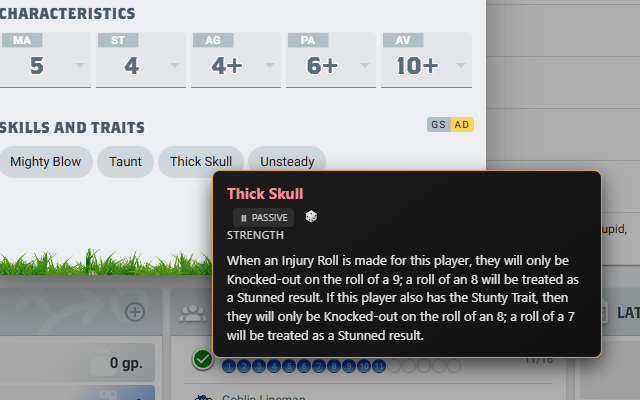Select the Unsteady trait chip
The width and height of the screenshot is (640, 400).
pyautogui.click(x=287, y=161)
